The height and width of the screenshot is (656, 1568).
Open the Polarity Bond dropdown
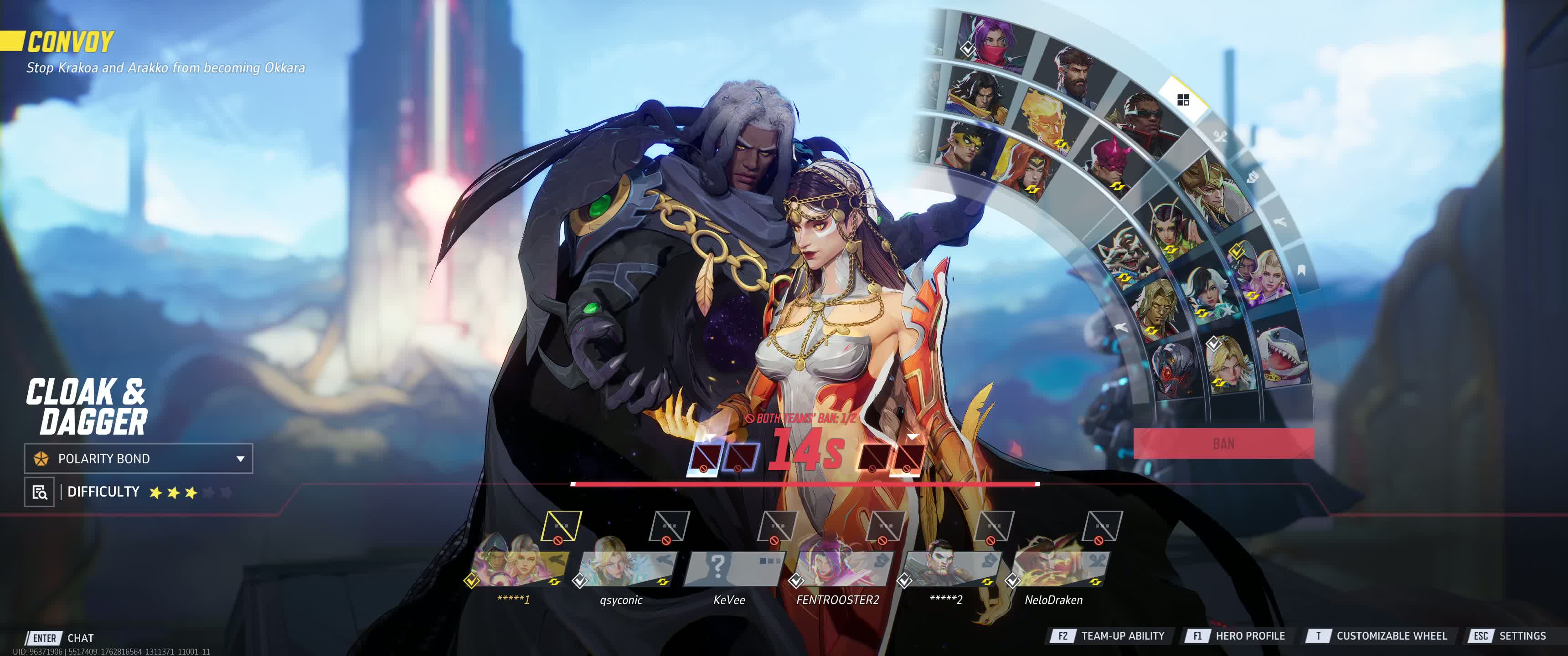[139, 458]
